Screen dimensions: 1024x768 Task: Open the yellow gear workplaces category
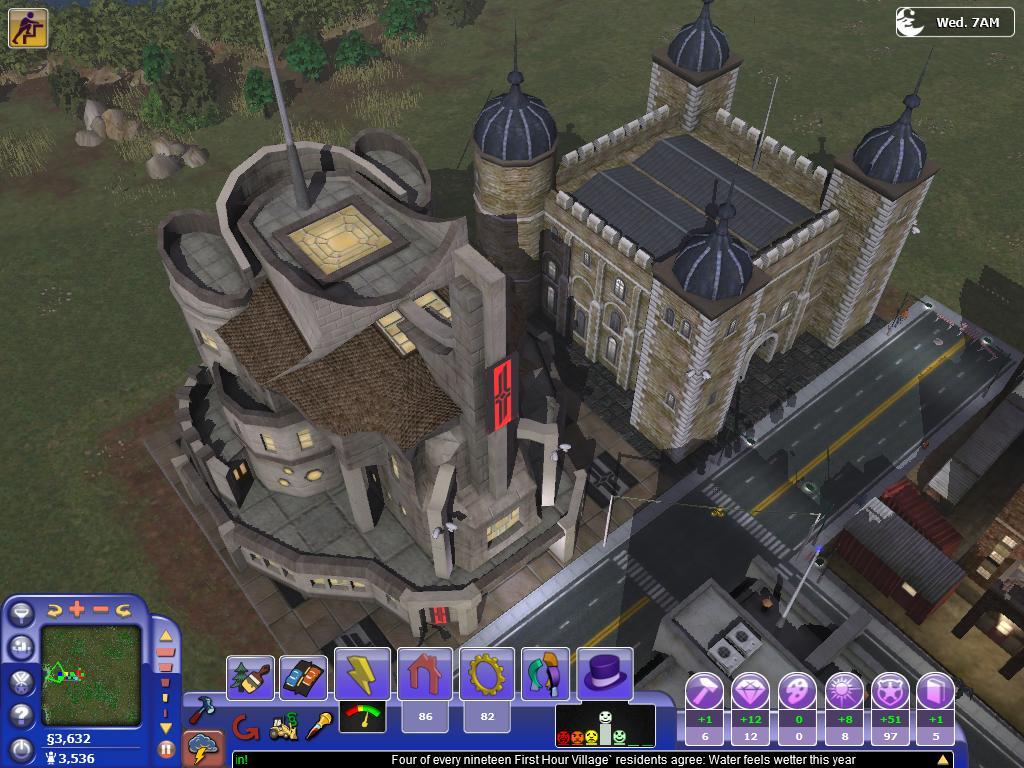click(x=487, y=673)
